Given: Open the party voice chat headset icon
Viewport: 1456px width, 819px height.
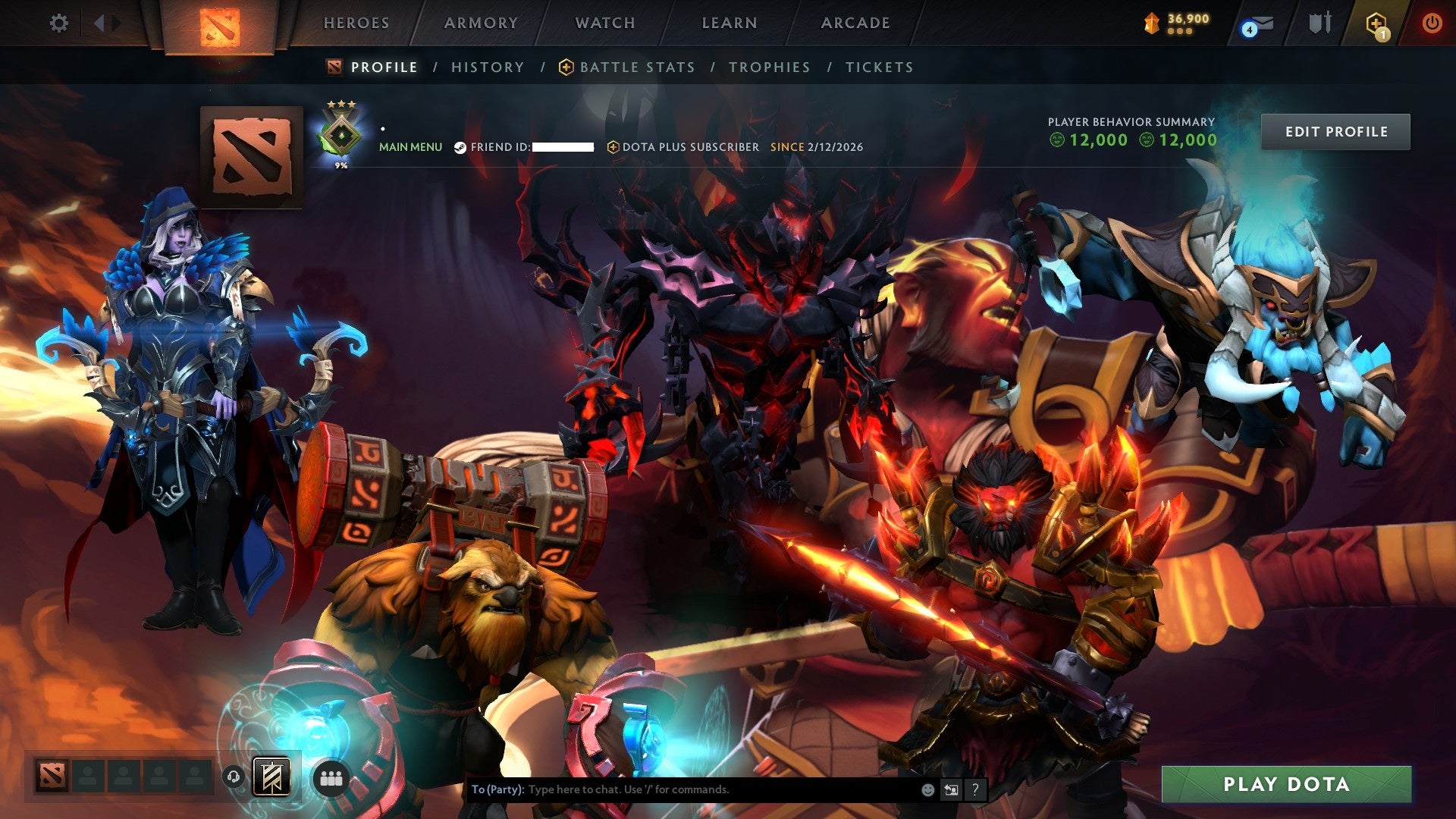Looking at the screenshot, I should click(x=234, y=777).
